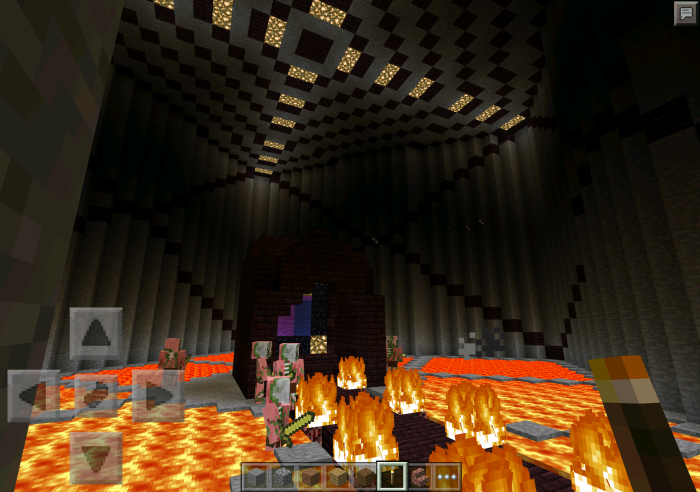
Task: Open the chat with the speech bubble button
Action: click(x=684, y=13)
